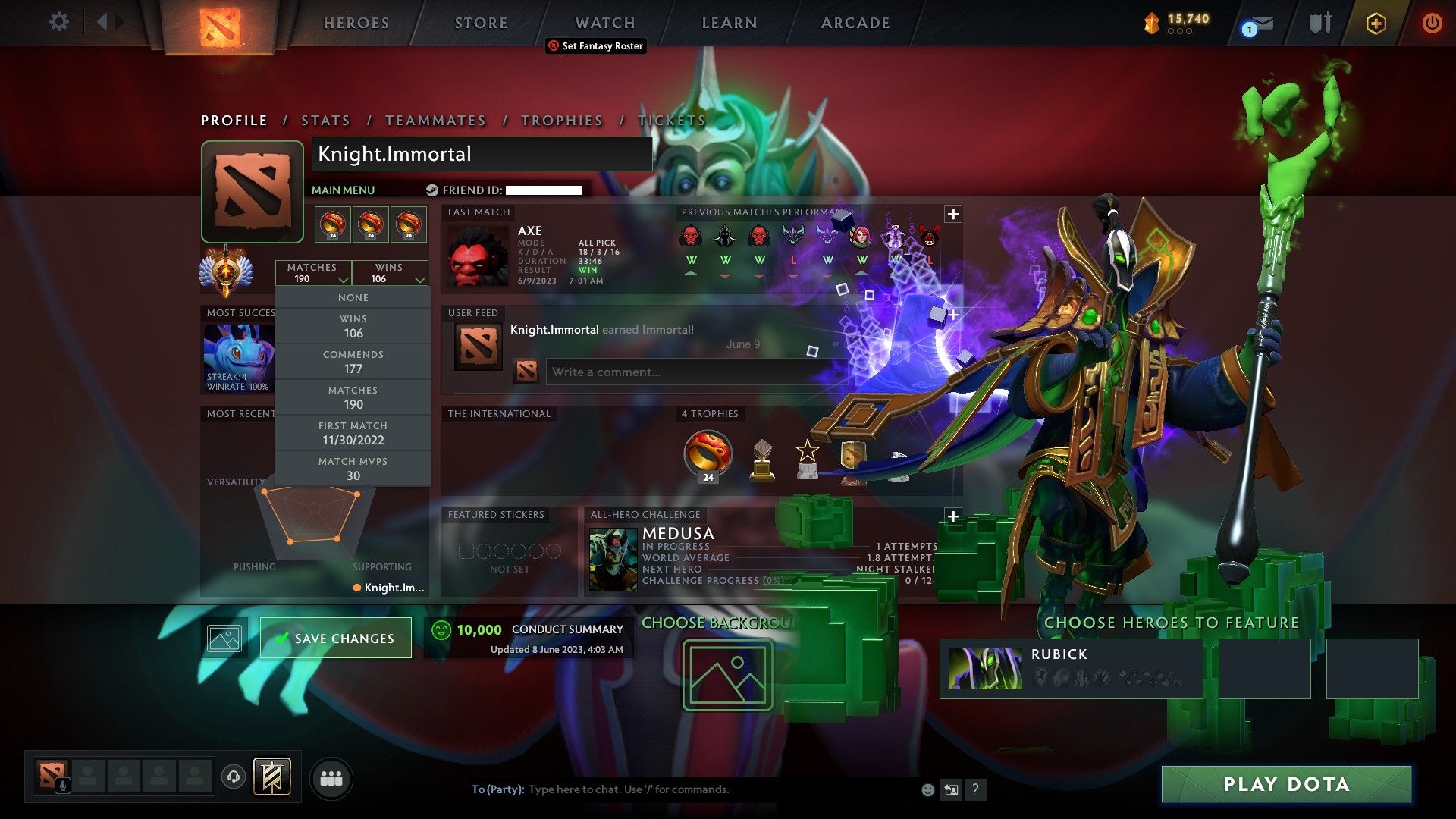Open the MATCHES stat dropdown

click(x=314, y=273)
